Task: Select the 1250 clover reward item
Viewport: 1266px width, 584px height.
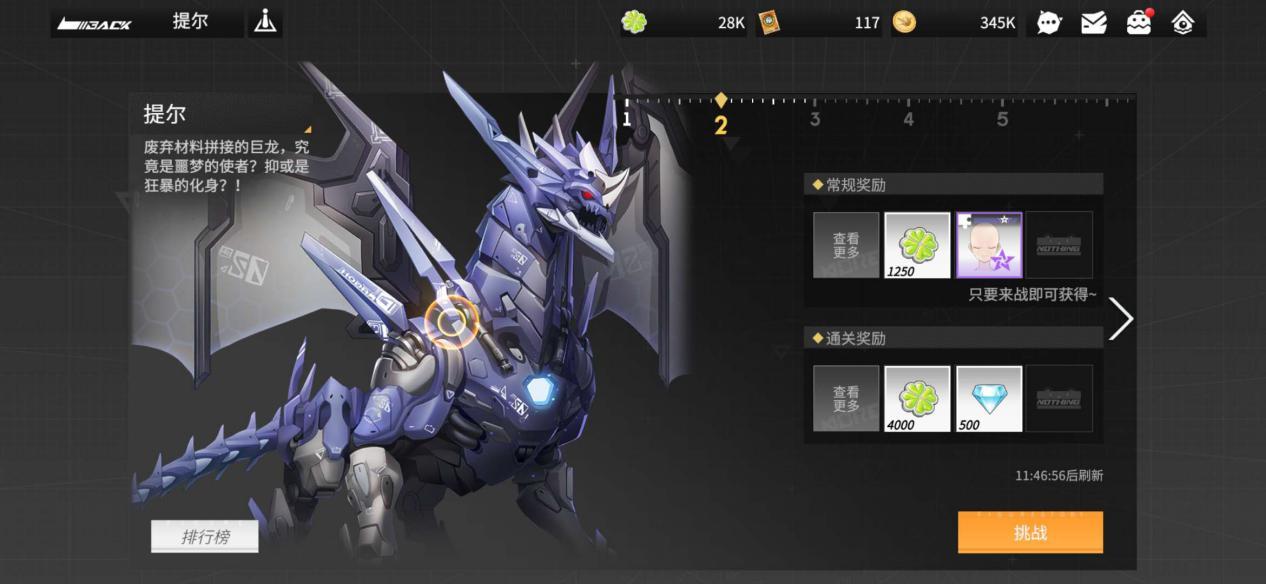Action: [917, 245]
